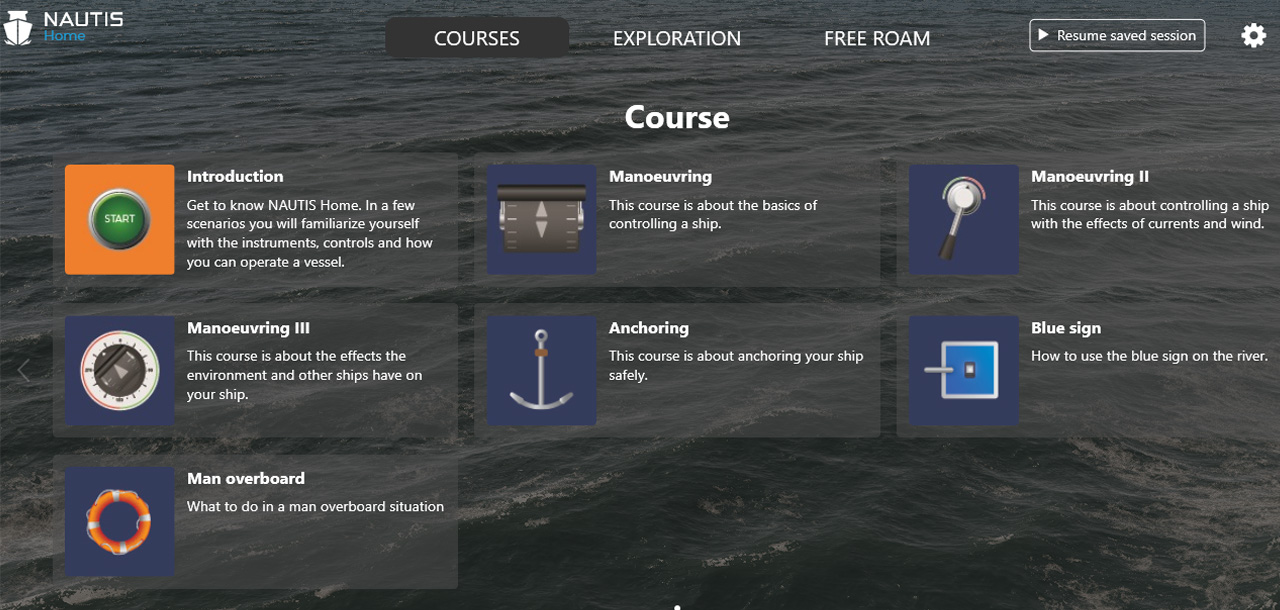
Task: Open settings via the gear icon
Action: [x=1253, y=36]
